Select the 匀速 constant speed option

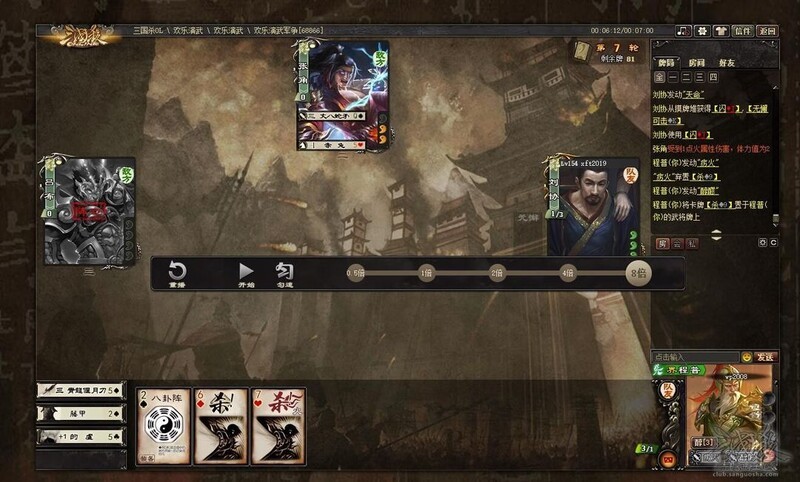click(284, 273)
